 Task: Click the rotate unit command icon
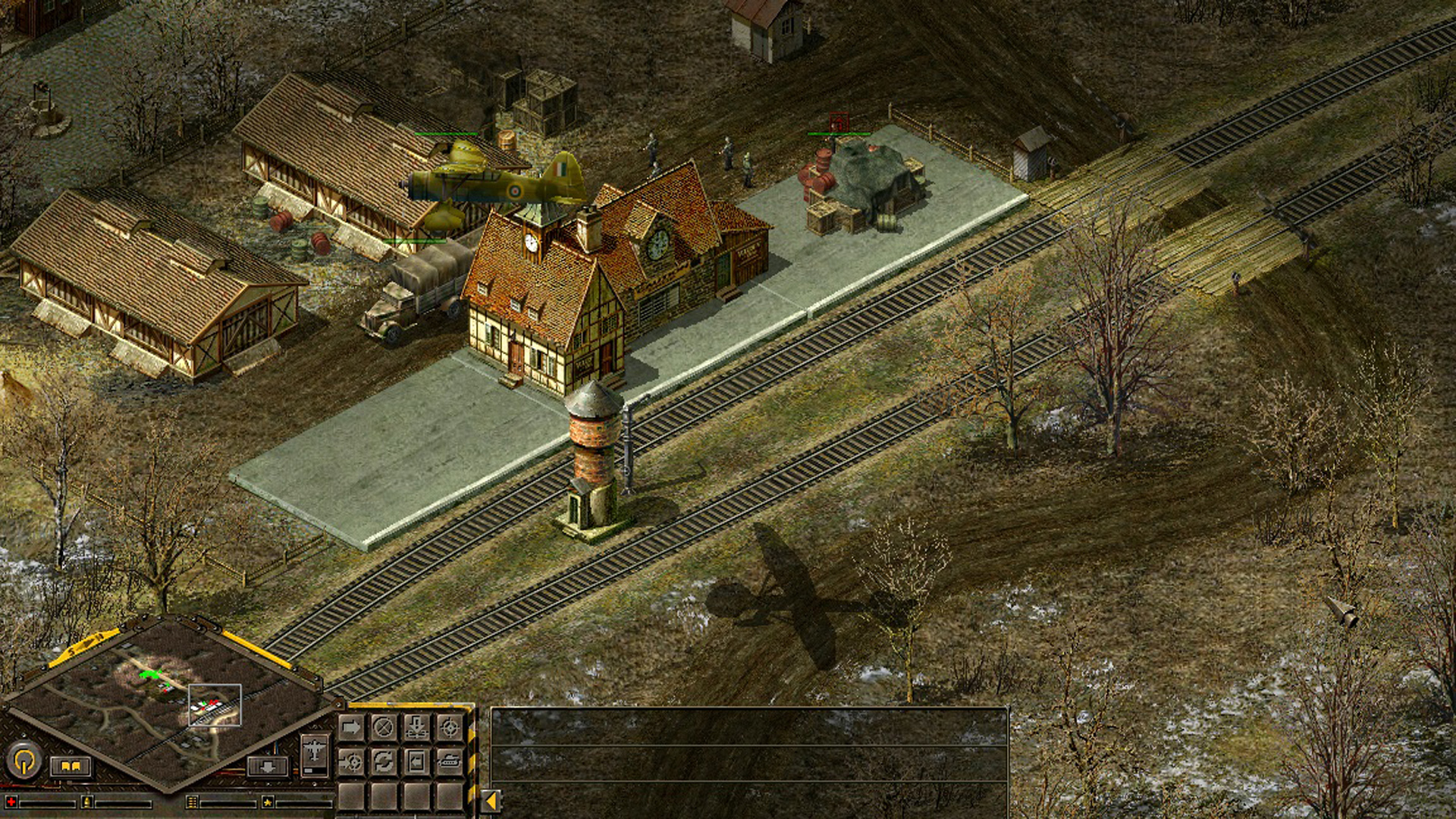coord(382,761)
